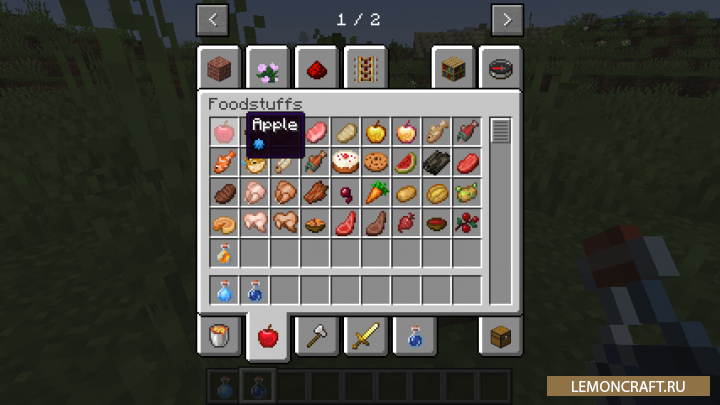Switch to the lava bucket Miscellaneous tab
The width and height of the screenshot is (720, 405).
click(x=219, y=337)
